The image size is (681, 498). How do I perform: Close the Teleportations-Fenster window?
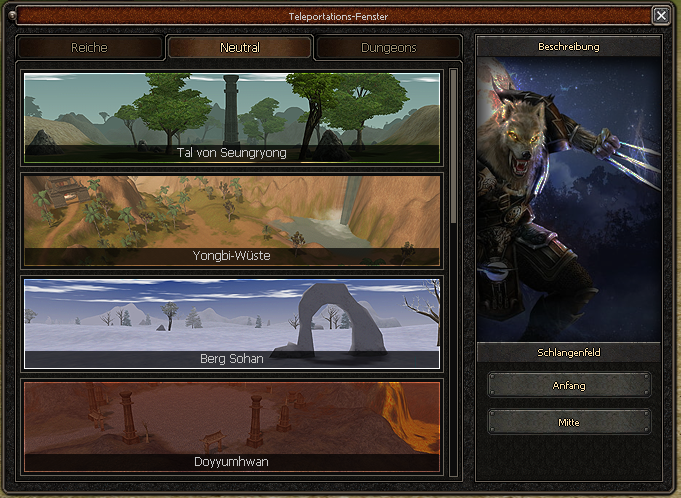(x=660, y=15)
